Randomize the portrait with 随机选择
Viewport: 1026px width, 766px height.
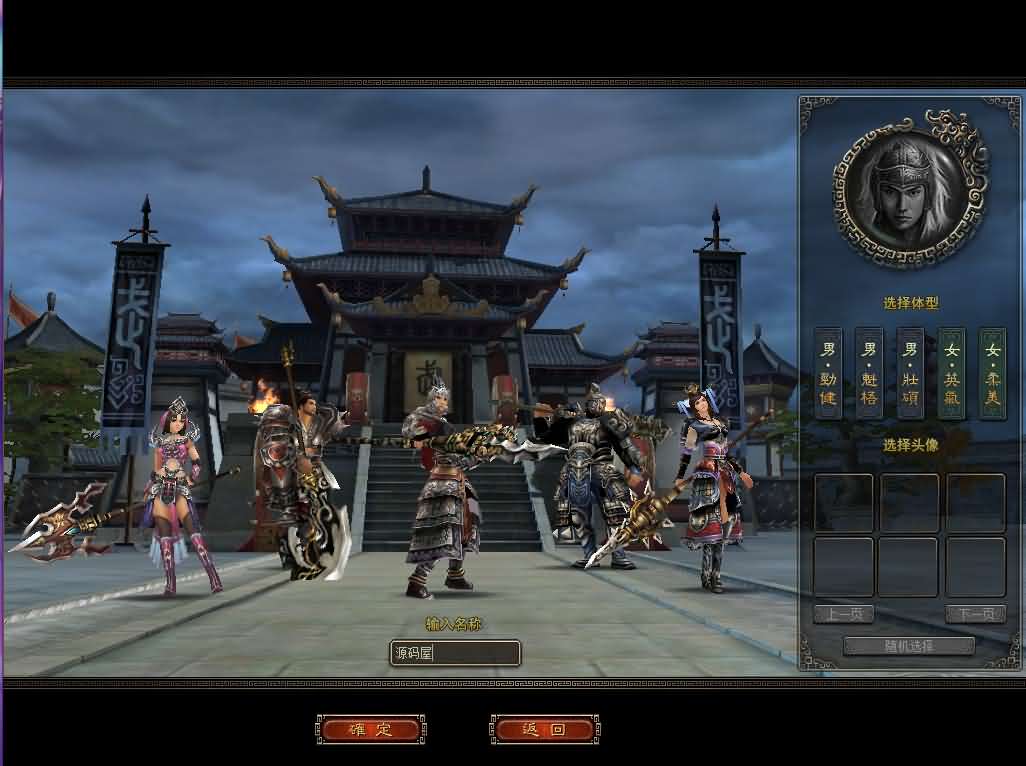pyautogui.click(x=908, y=646)
